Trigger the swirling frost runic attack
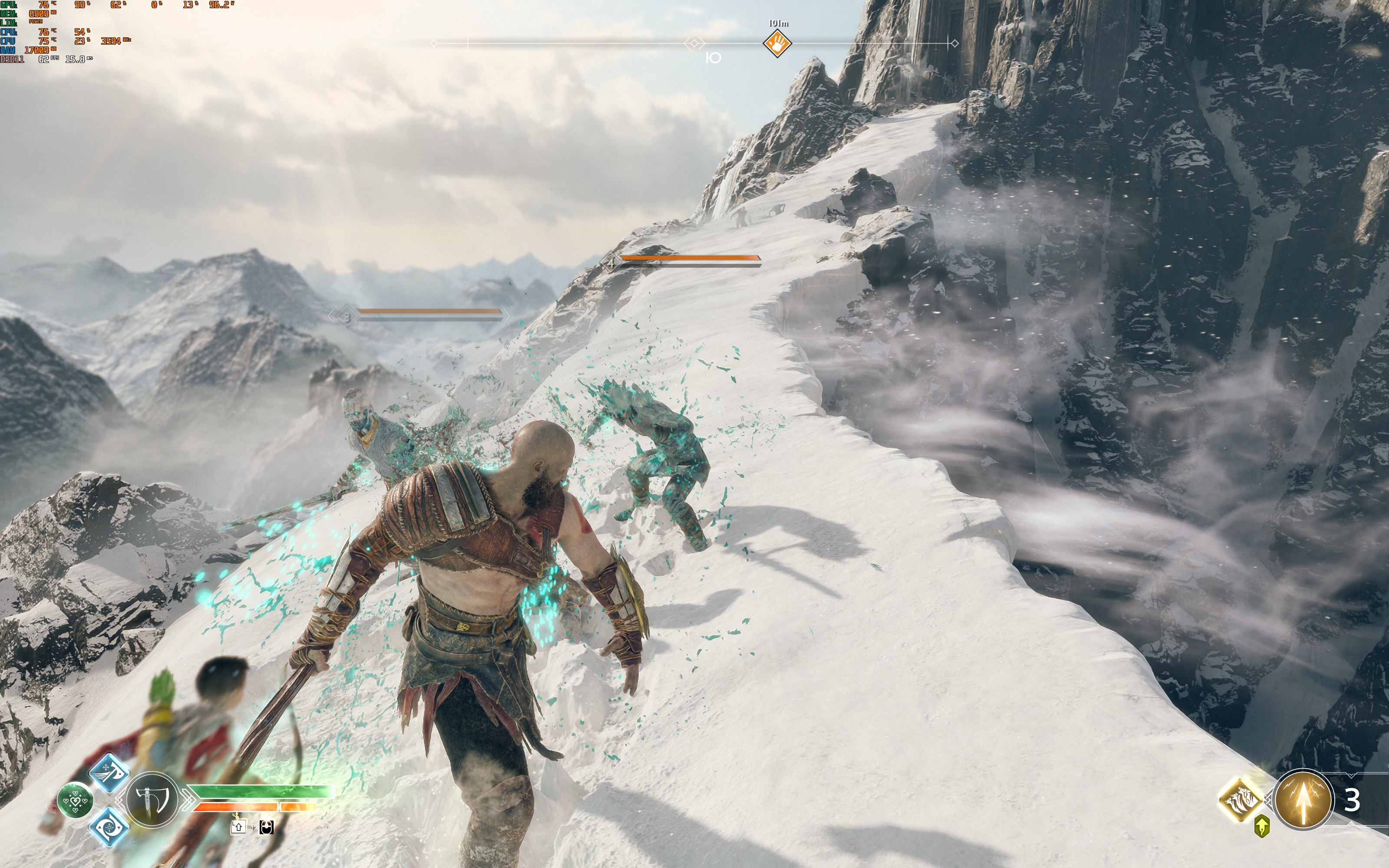This screenshot has height=868, width=1389. tap(109, 827)
